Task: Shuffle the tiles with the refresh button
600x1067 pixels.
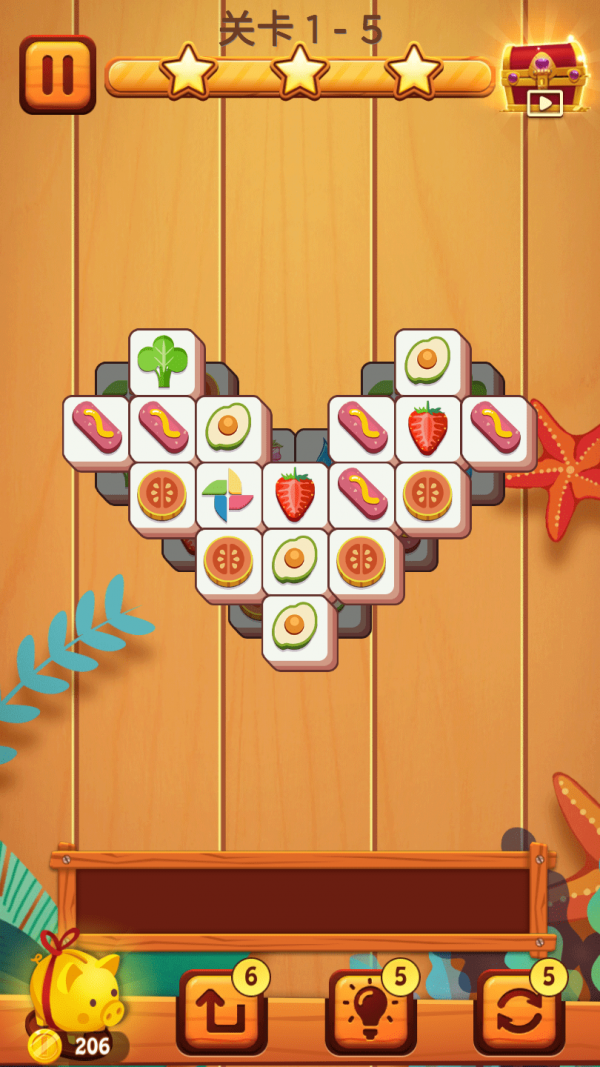Action: 519,1011
